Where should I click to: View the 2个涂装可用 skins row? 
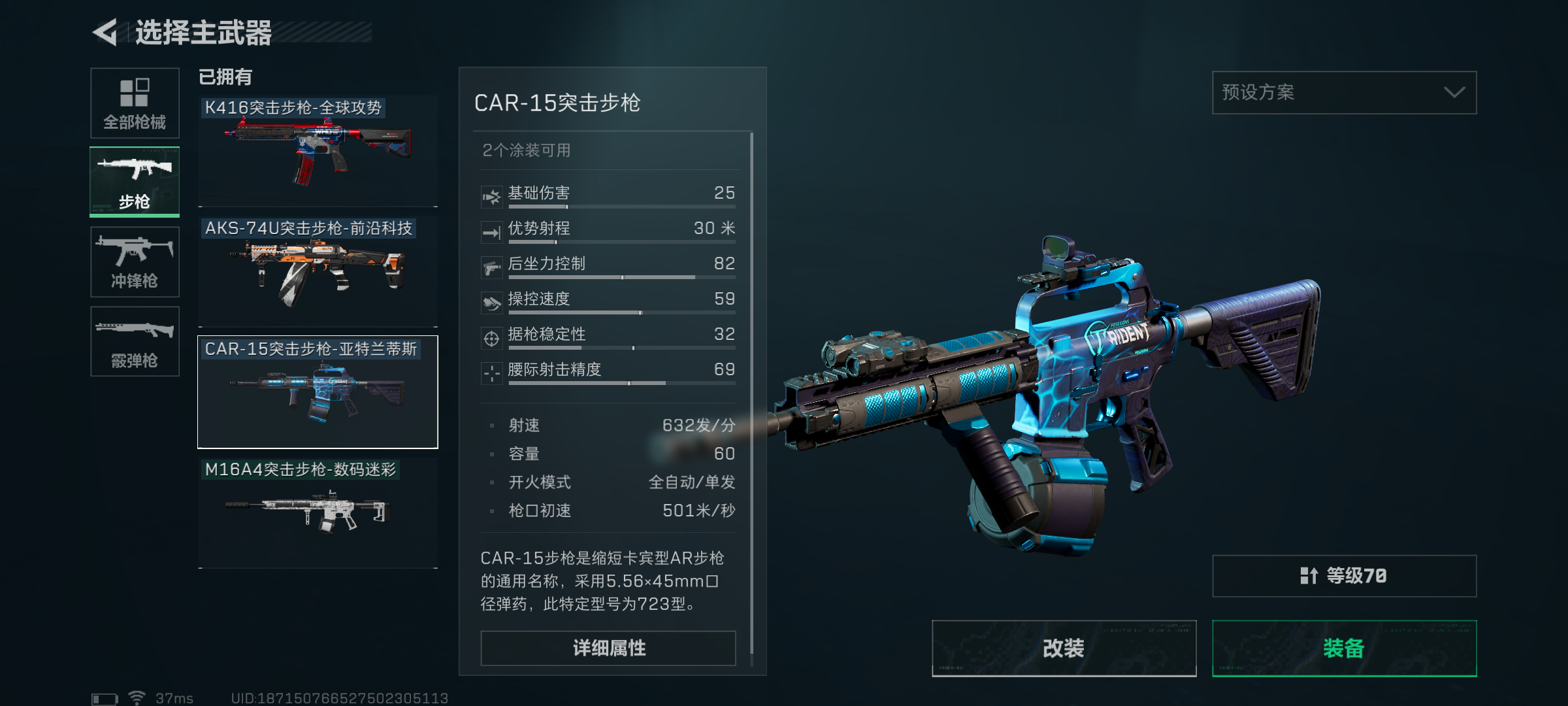tap(608, 150)
